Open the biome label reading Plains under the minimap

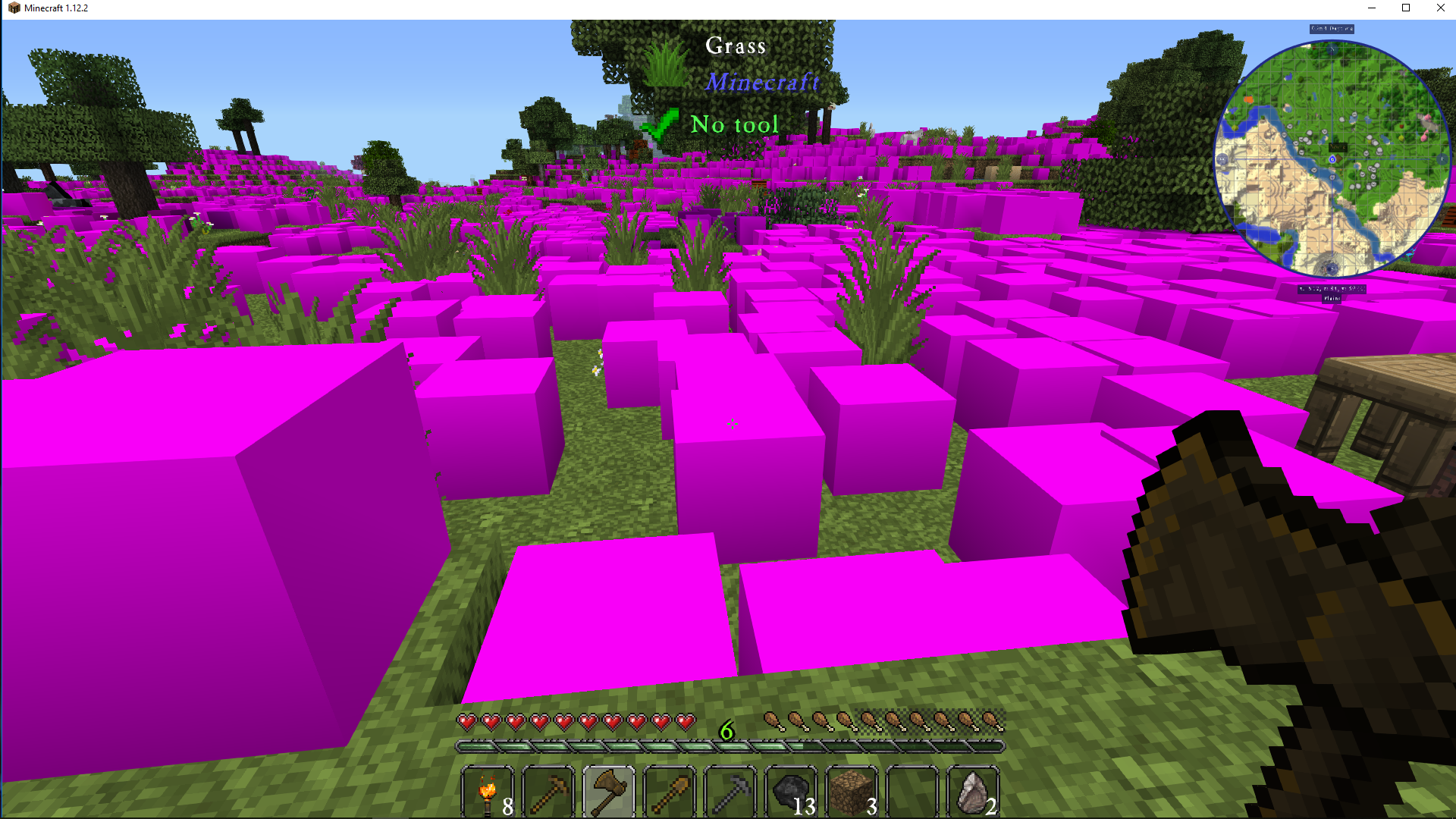[x=1331, y=300]
